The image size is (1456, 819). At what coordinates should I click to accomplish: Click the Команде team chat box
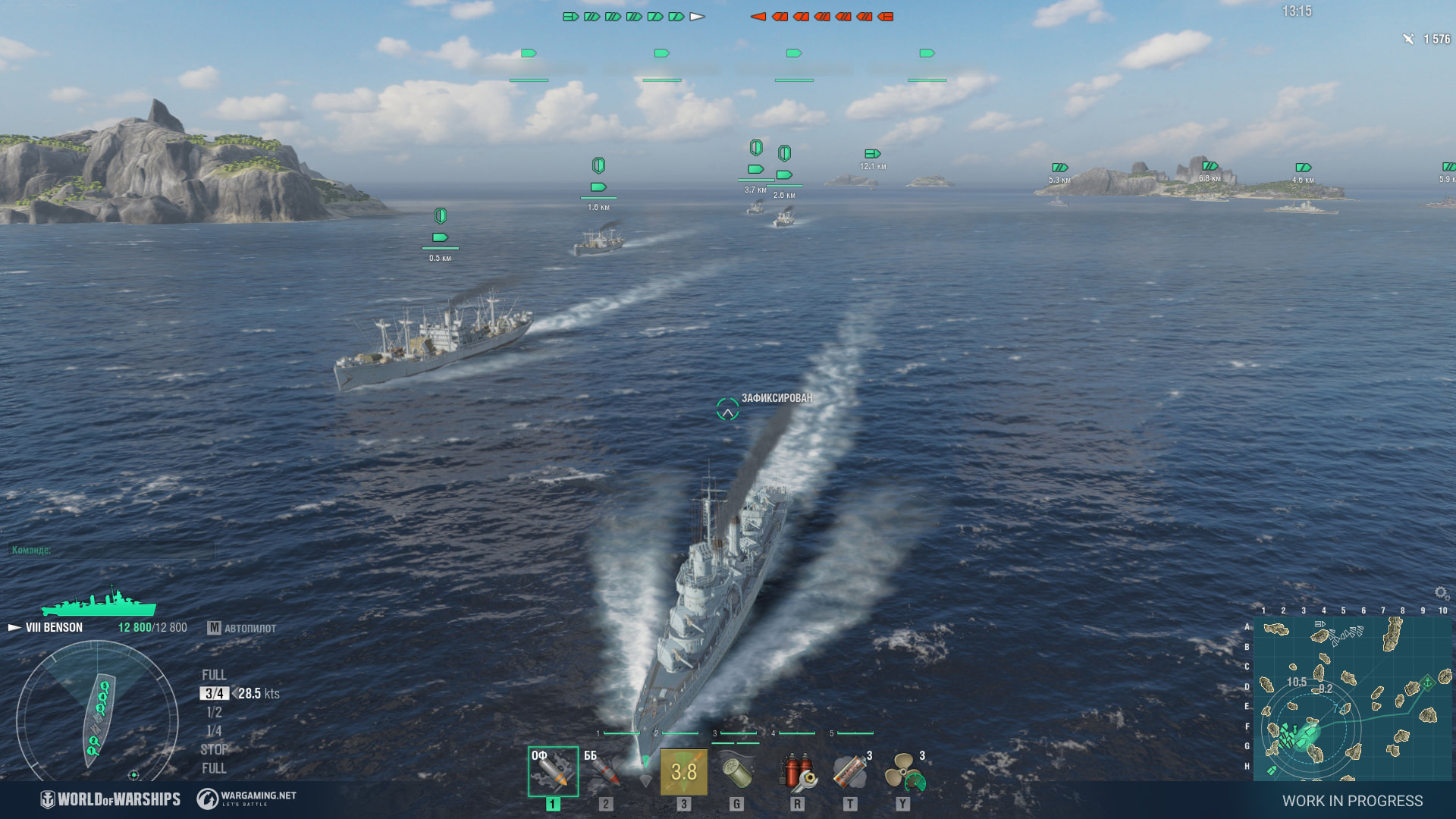coord(111,550)
